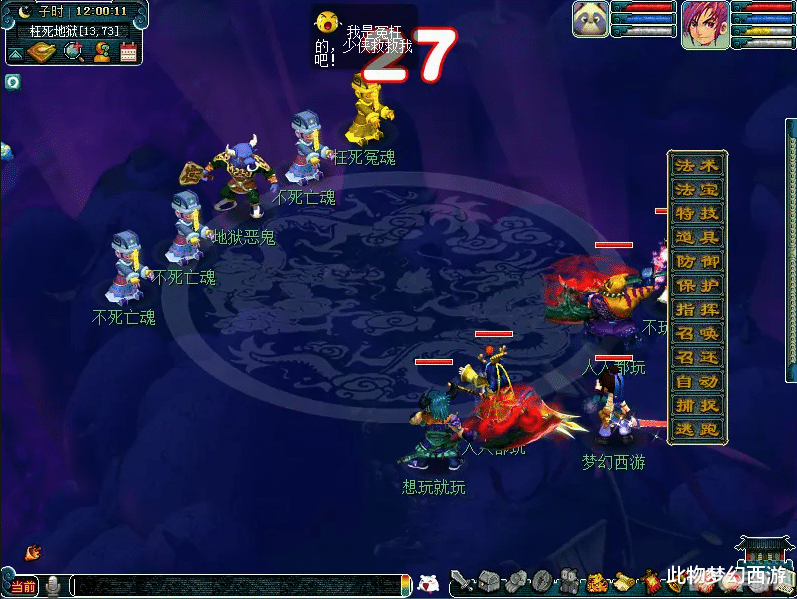Select the 捕捉 (Capture) command

(x=696, y=406)
